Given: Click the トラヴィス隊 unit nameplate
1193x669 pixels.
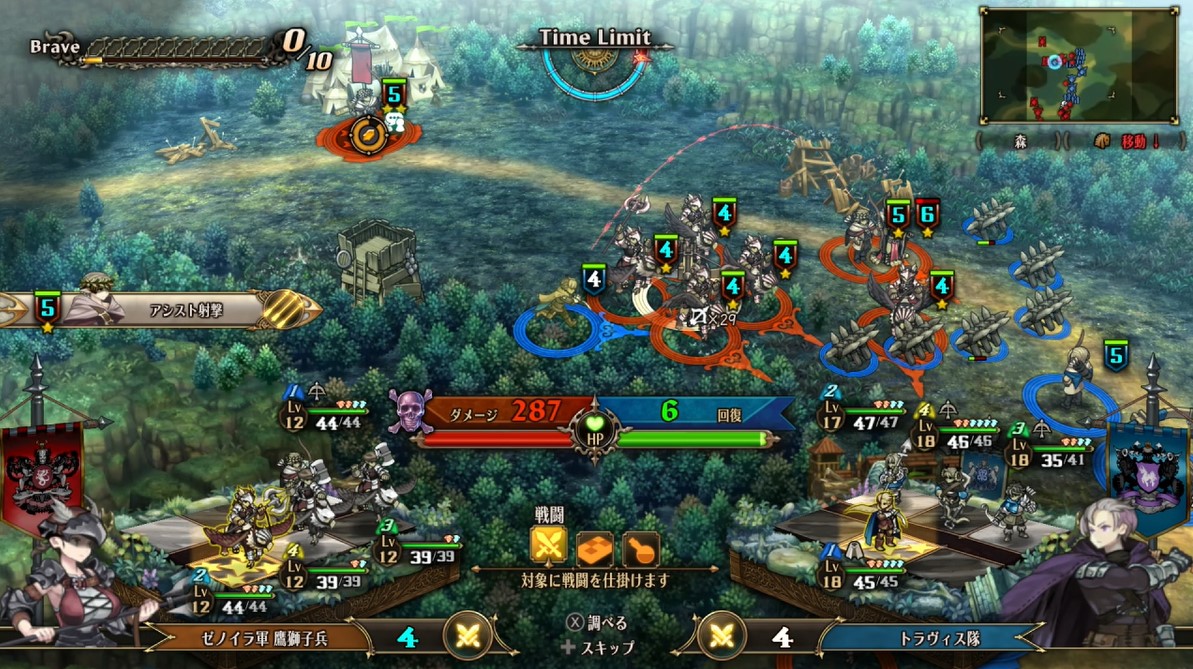Looking at the screenshot, I should pos(925,637).
